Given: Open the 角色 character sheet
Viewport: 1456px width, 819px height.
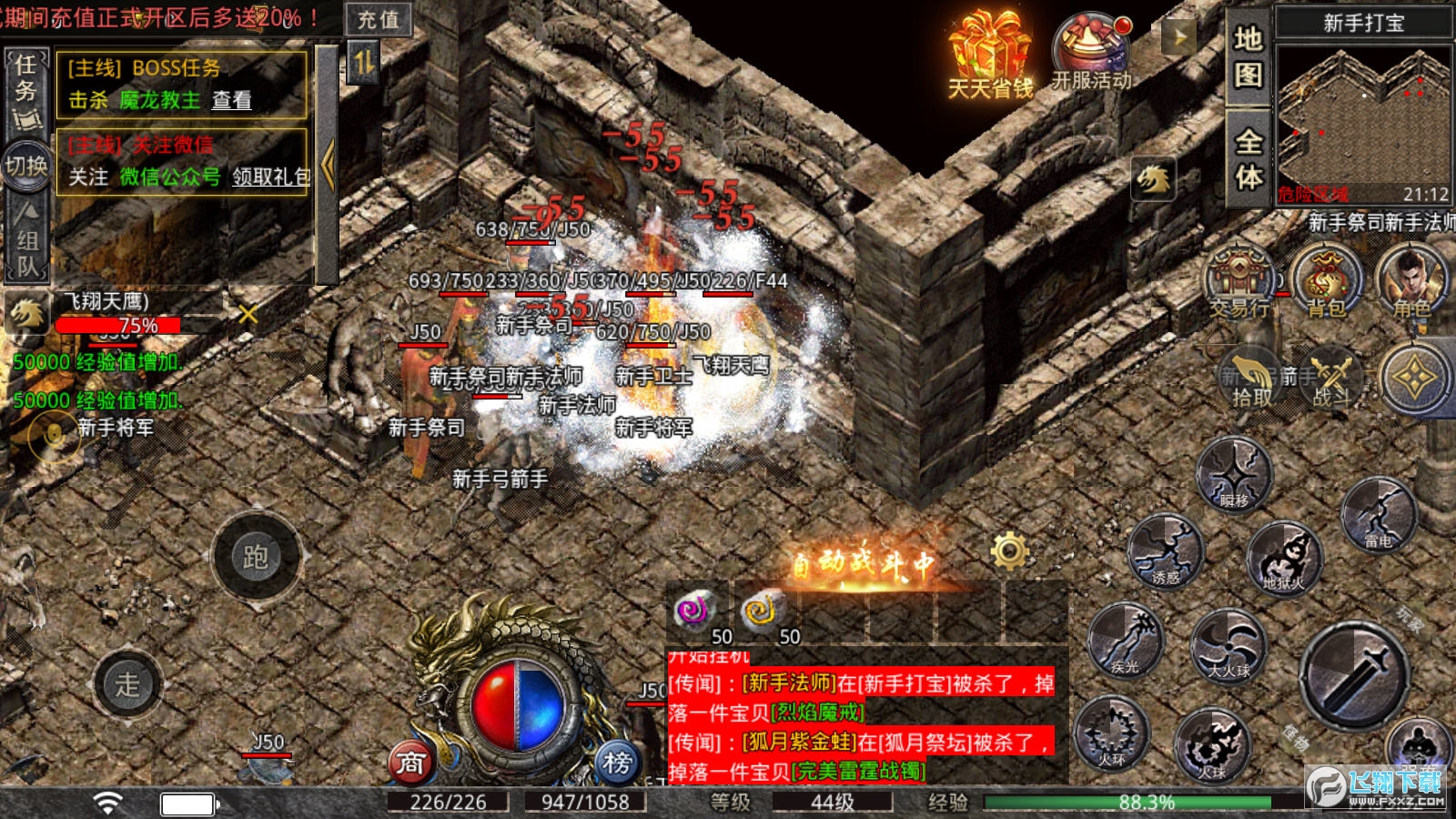Looking at the screenshot, I should [x=1411, y=283].
